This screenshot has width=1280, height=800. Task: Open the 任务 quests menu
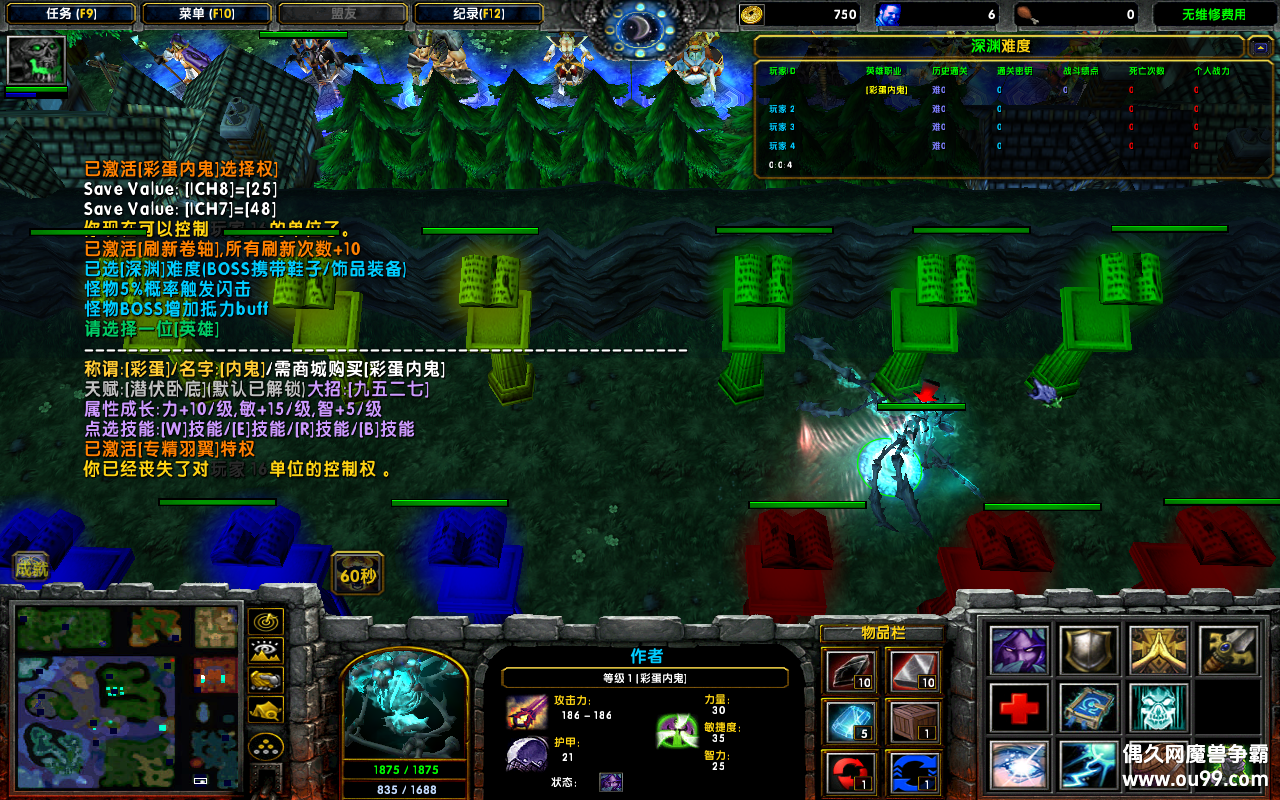[x=73, y=14]
